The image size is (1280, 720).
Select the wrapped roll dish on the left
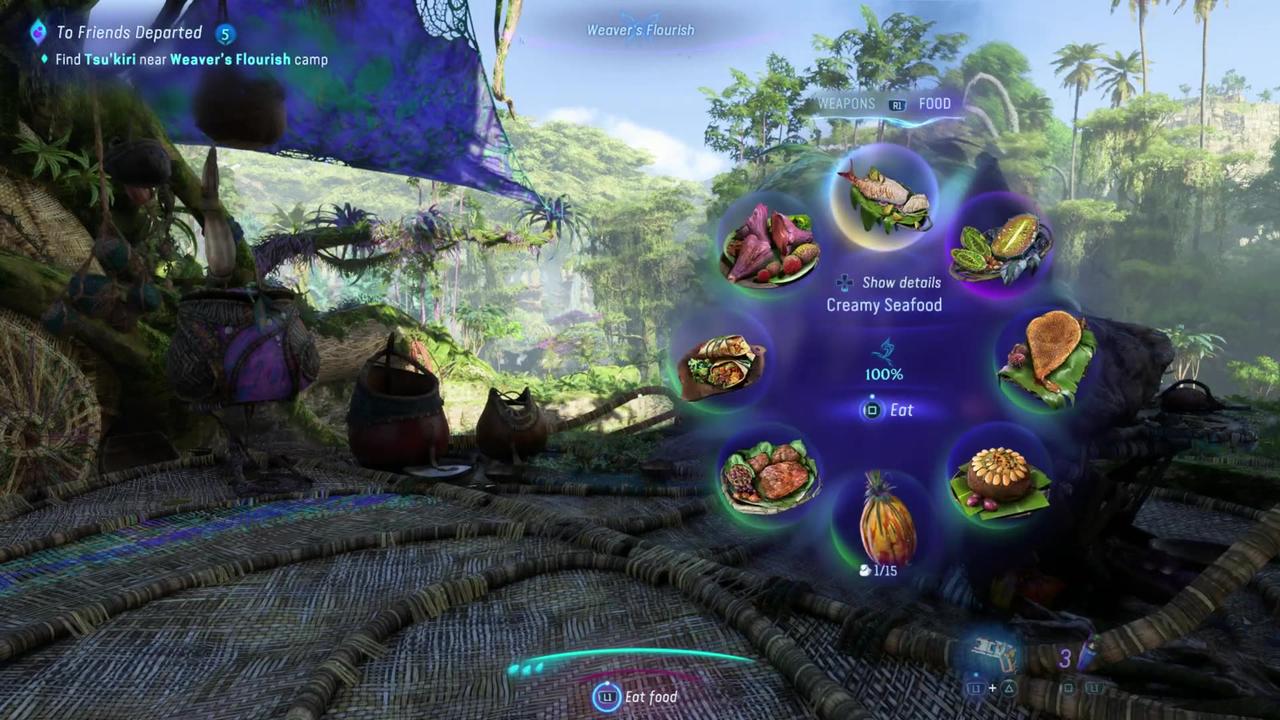tap(722, 365)
